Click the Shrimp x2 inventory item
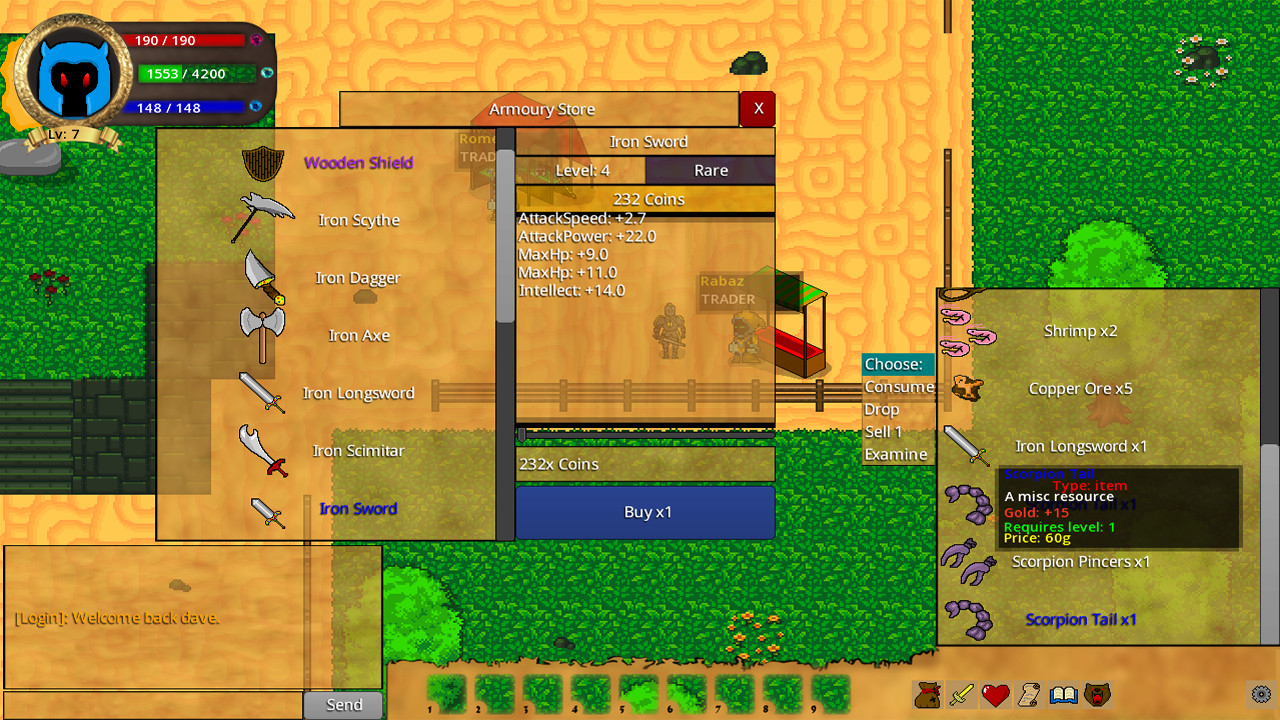 tap(1080, 330)
